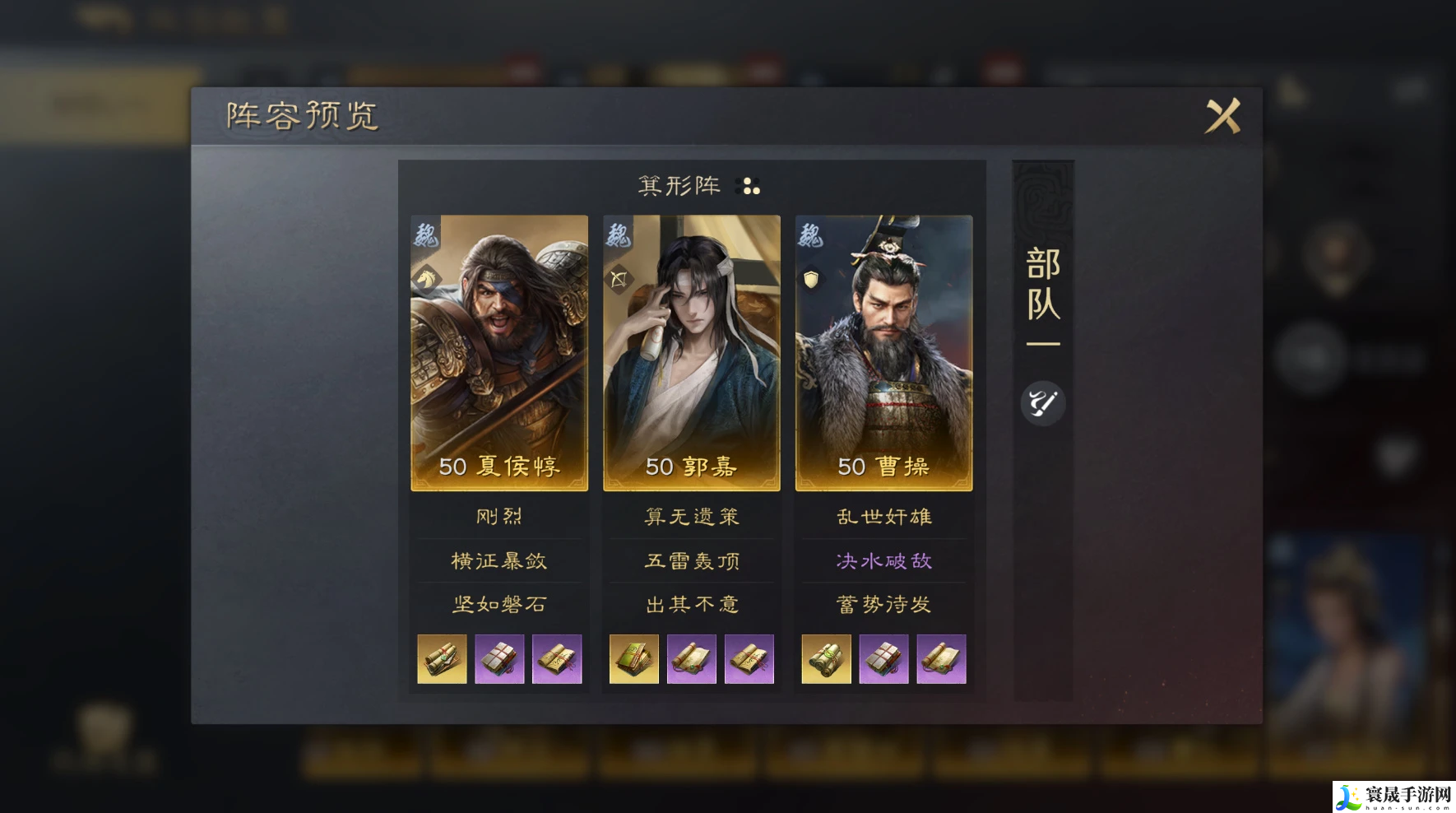This screenshot has height=813, width=1456.
Task: Open the 寰晟手游网 watermark link
Action: 1393,797
